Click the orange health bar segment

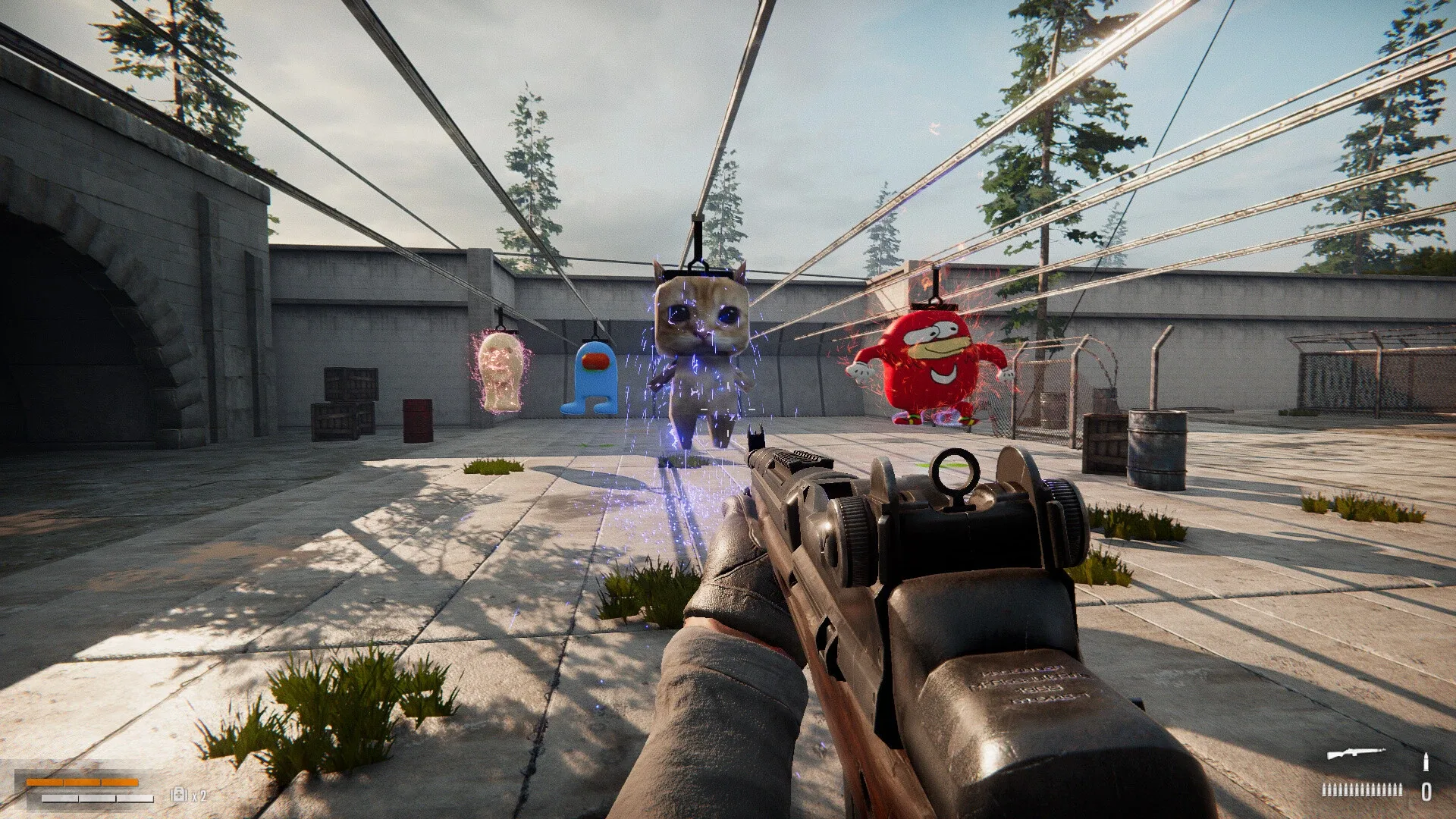coord(83,783)
